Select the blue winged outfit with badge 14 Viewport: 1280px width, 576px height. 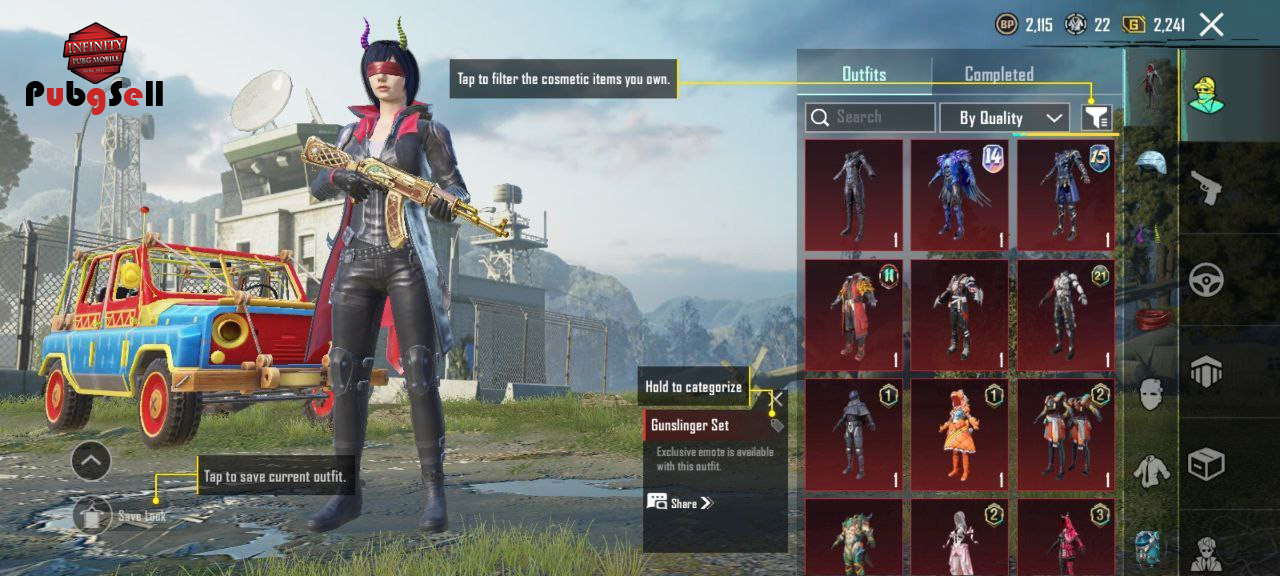pos(960,194)
